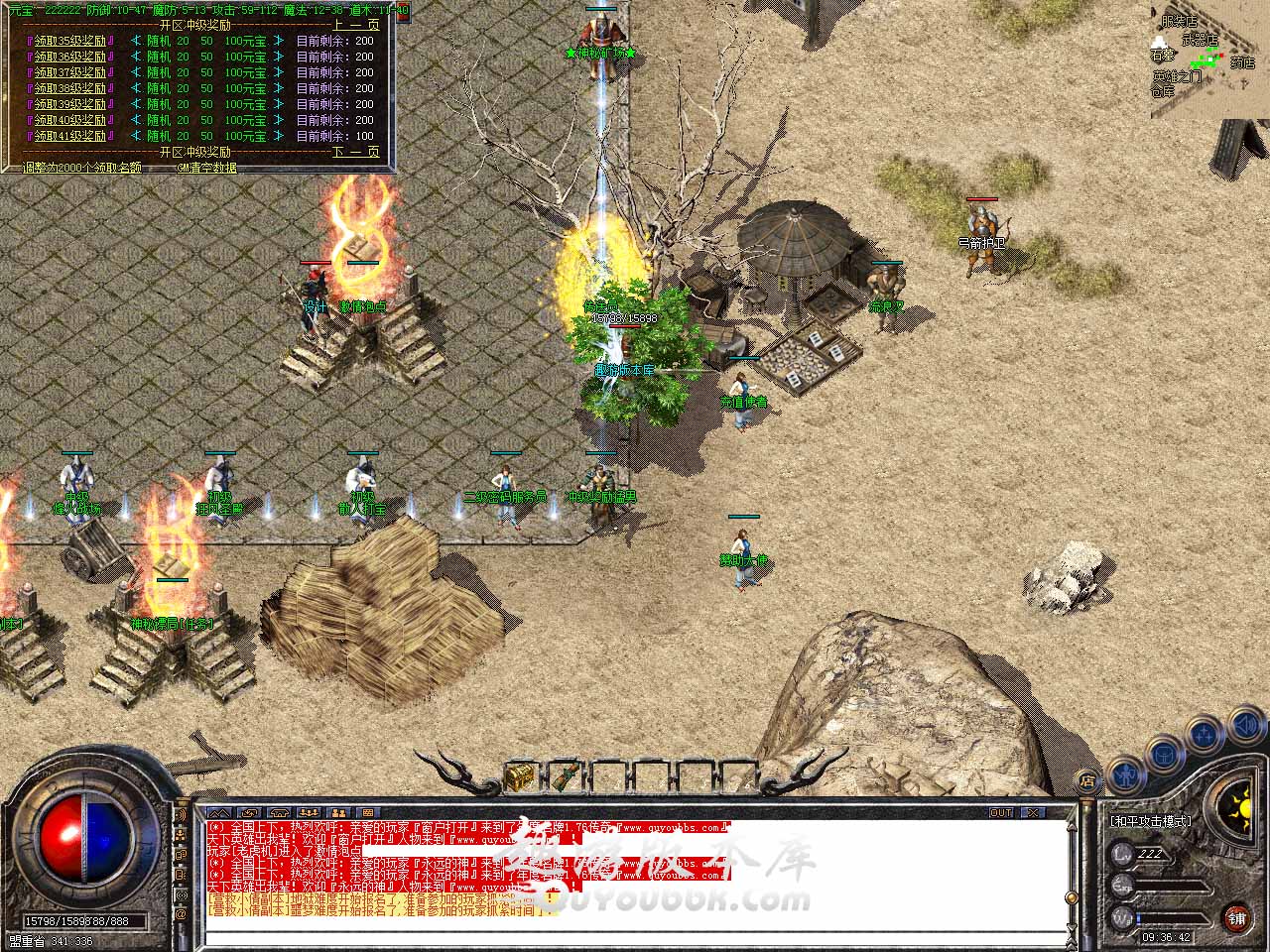Claim the level 38 reward link

point(69,88)
